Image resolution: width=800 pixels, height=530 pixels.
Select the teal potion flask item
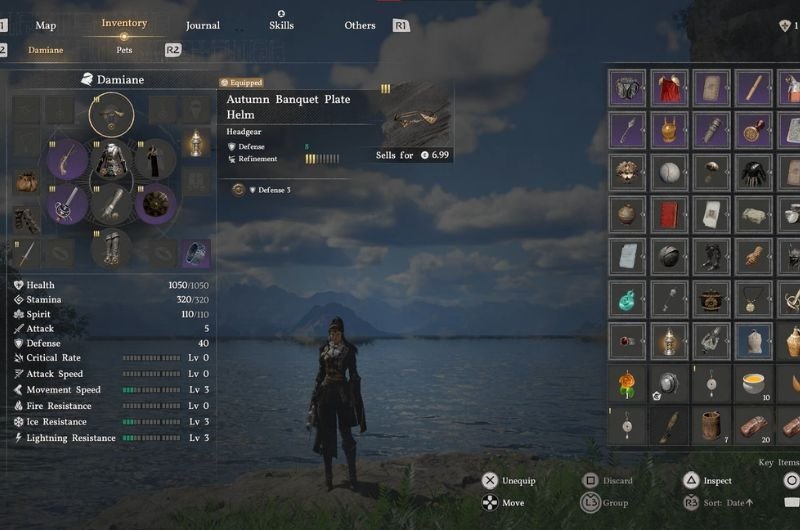[627, 298]
